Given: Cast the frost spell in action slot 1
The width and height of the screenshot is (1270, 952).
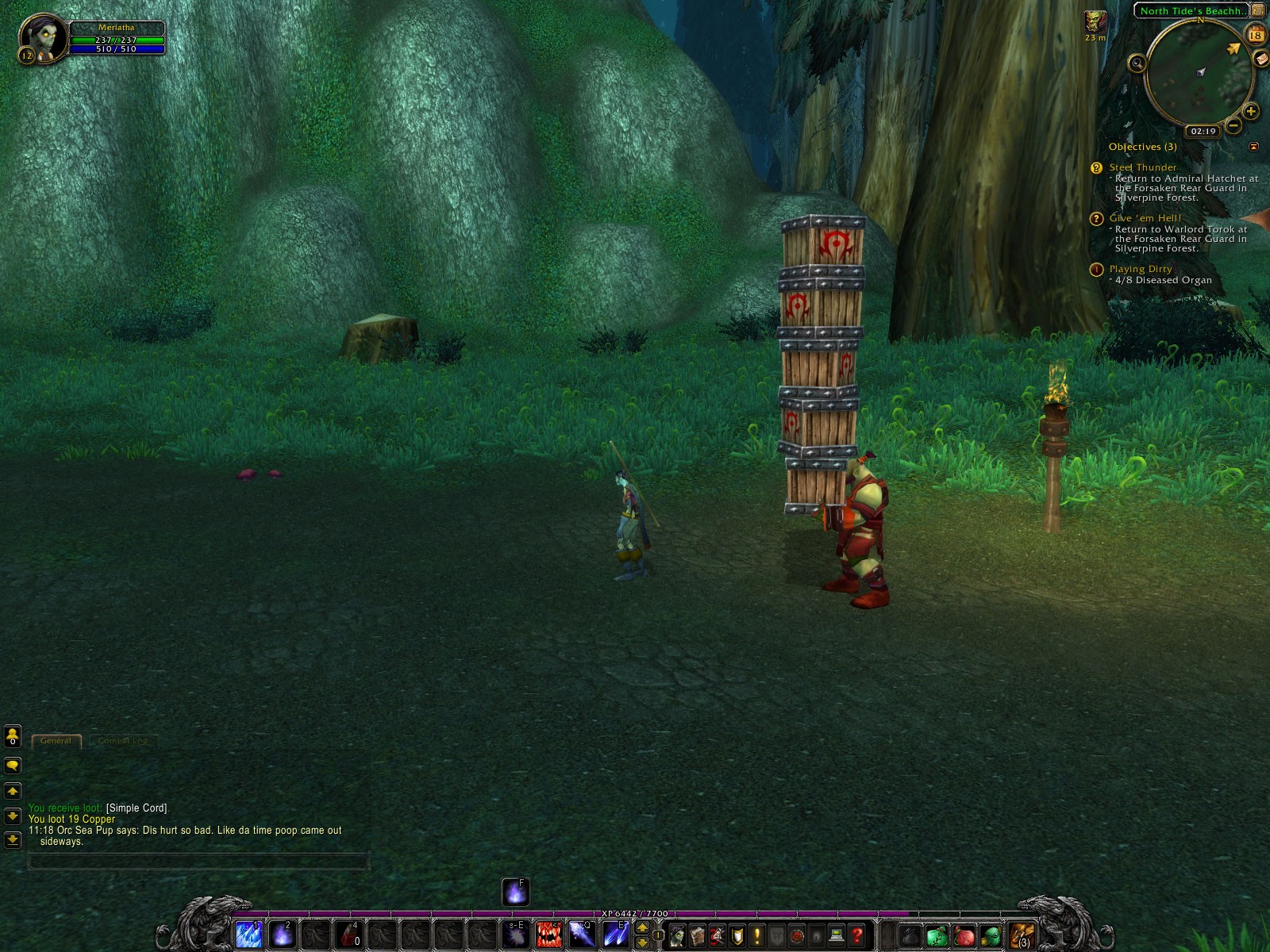Looking at the screenshot, I should tap(248, 935).
